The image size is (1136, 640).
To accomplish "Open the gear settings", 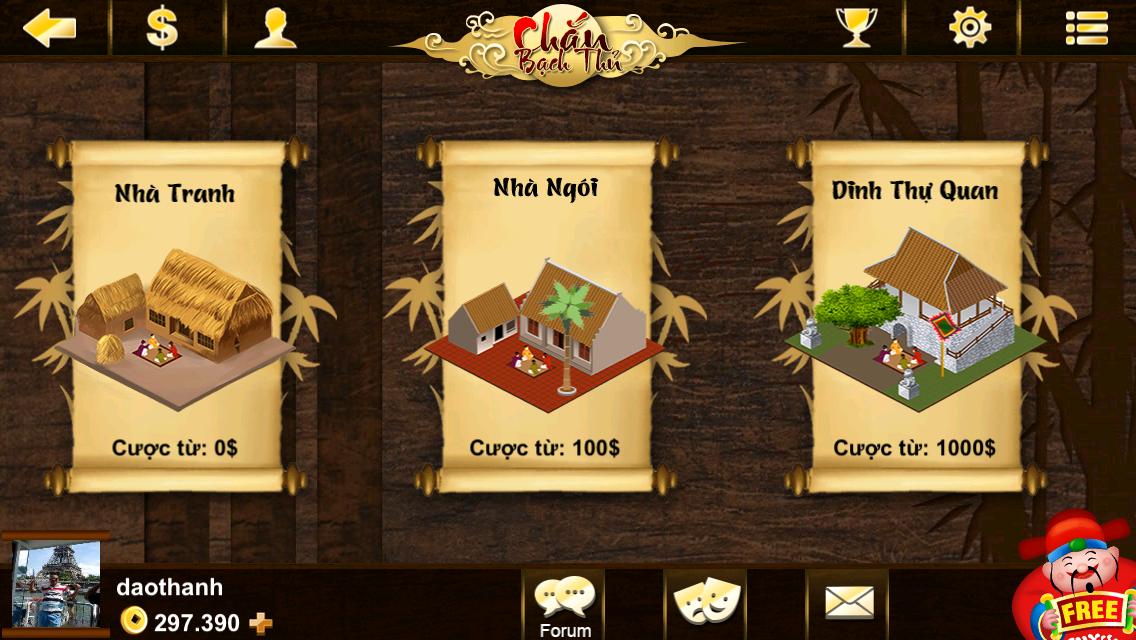I will [969, 27].
